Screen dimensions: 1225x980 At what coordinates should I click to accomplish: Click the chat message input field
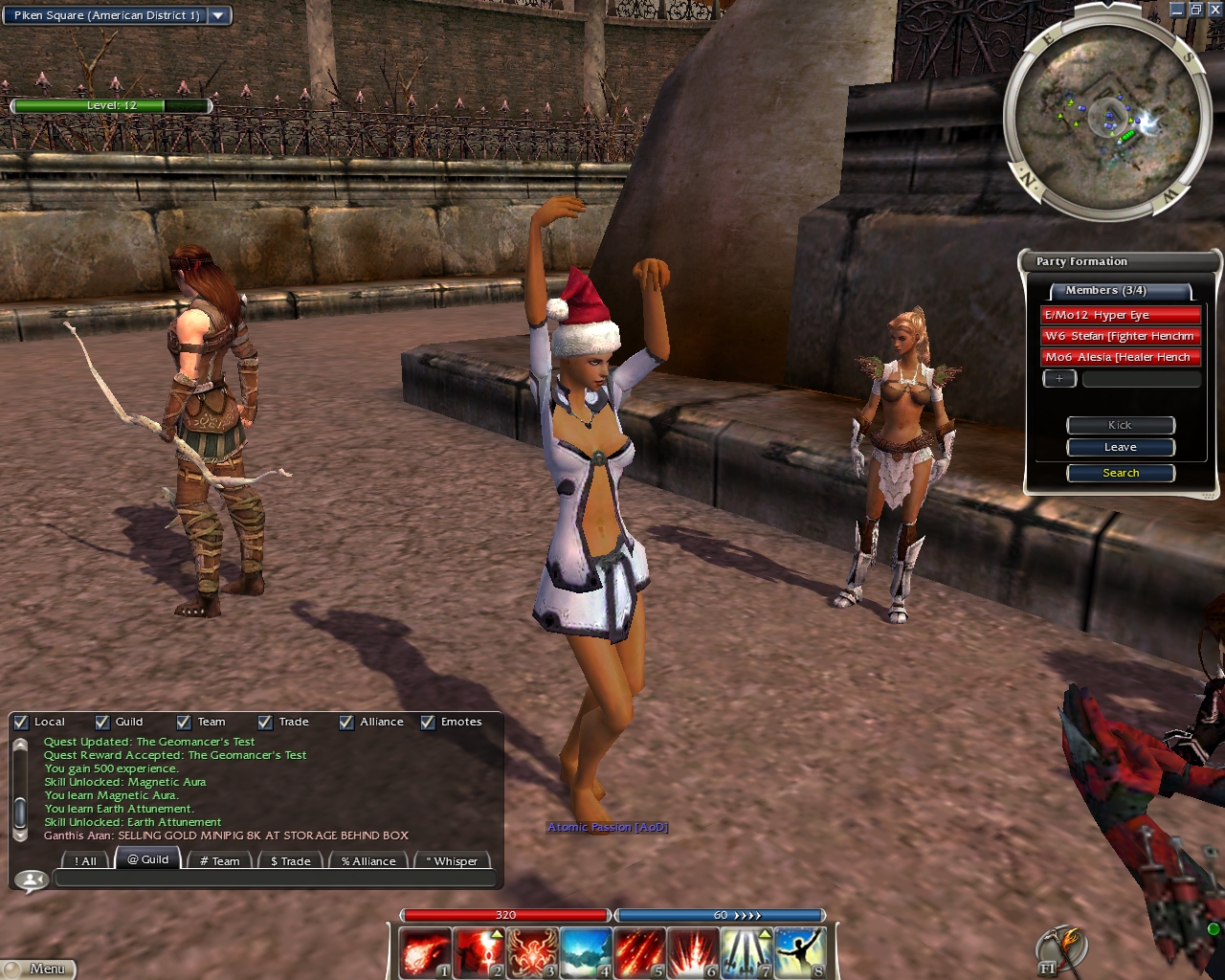click(276, 879)
